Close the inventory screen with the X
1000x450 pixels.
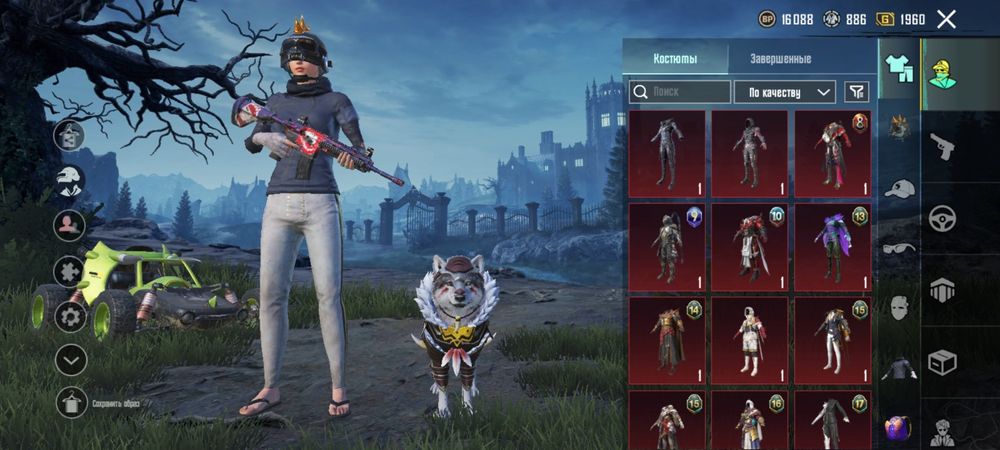coord(947,18)
